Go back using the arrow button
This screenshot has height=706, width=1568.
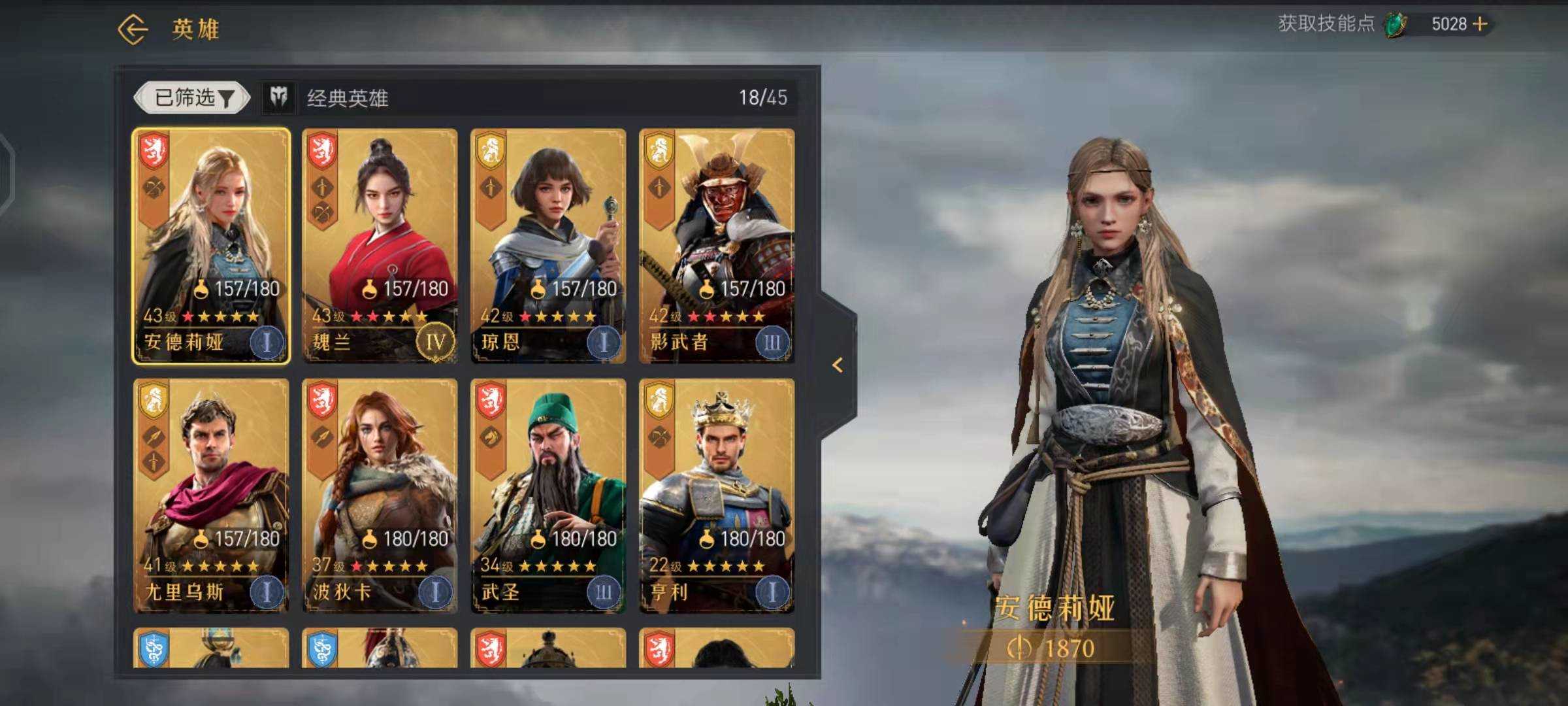(133, 29)
